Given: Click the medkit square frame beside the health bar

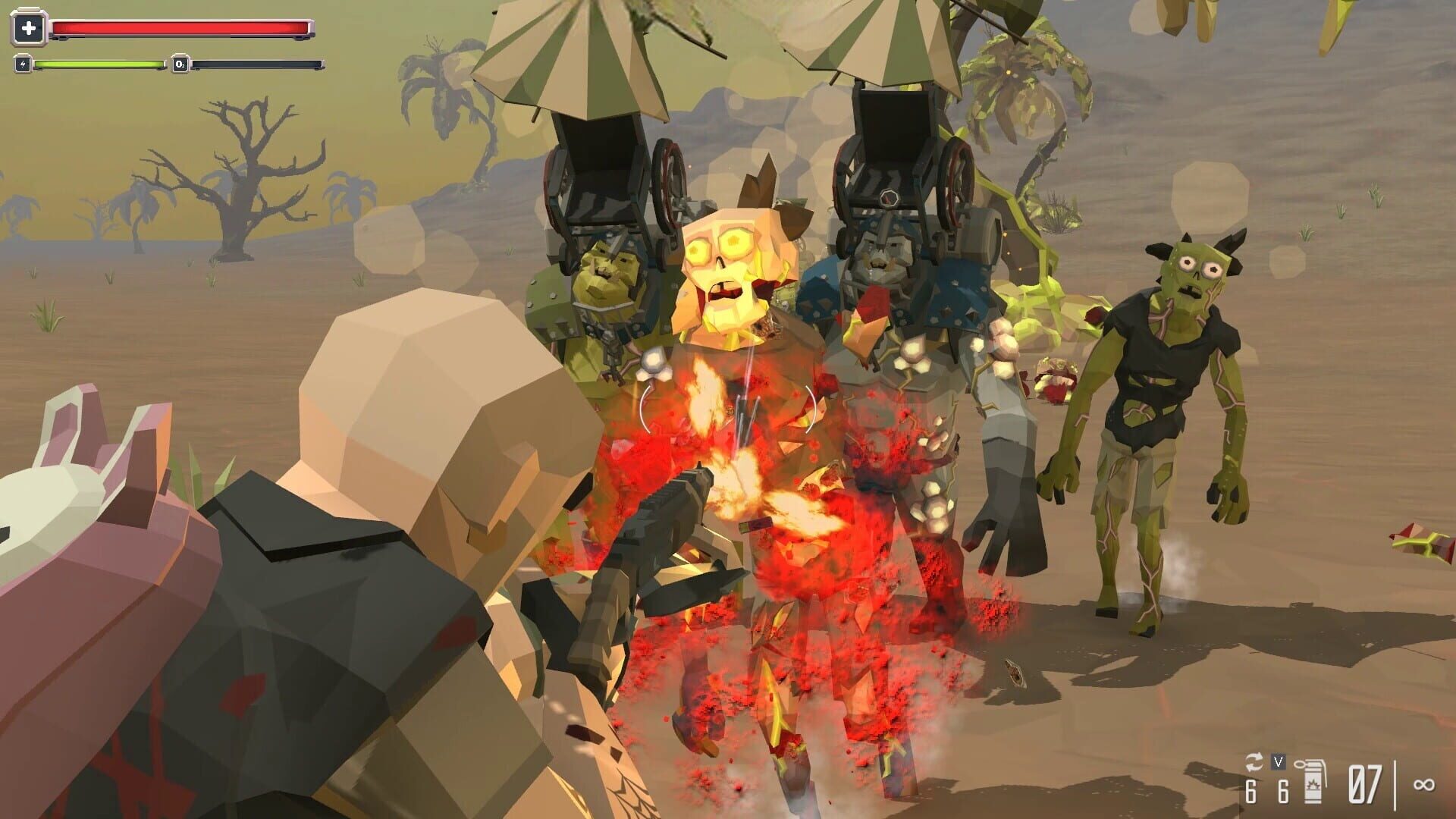Looking at the screenshot, I should [x=29, y=27].
